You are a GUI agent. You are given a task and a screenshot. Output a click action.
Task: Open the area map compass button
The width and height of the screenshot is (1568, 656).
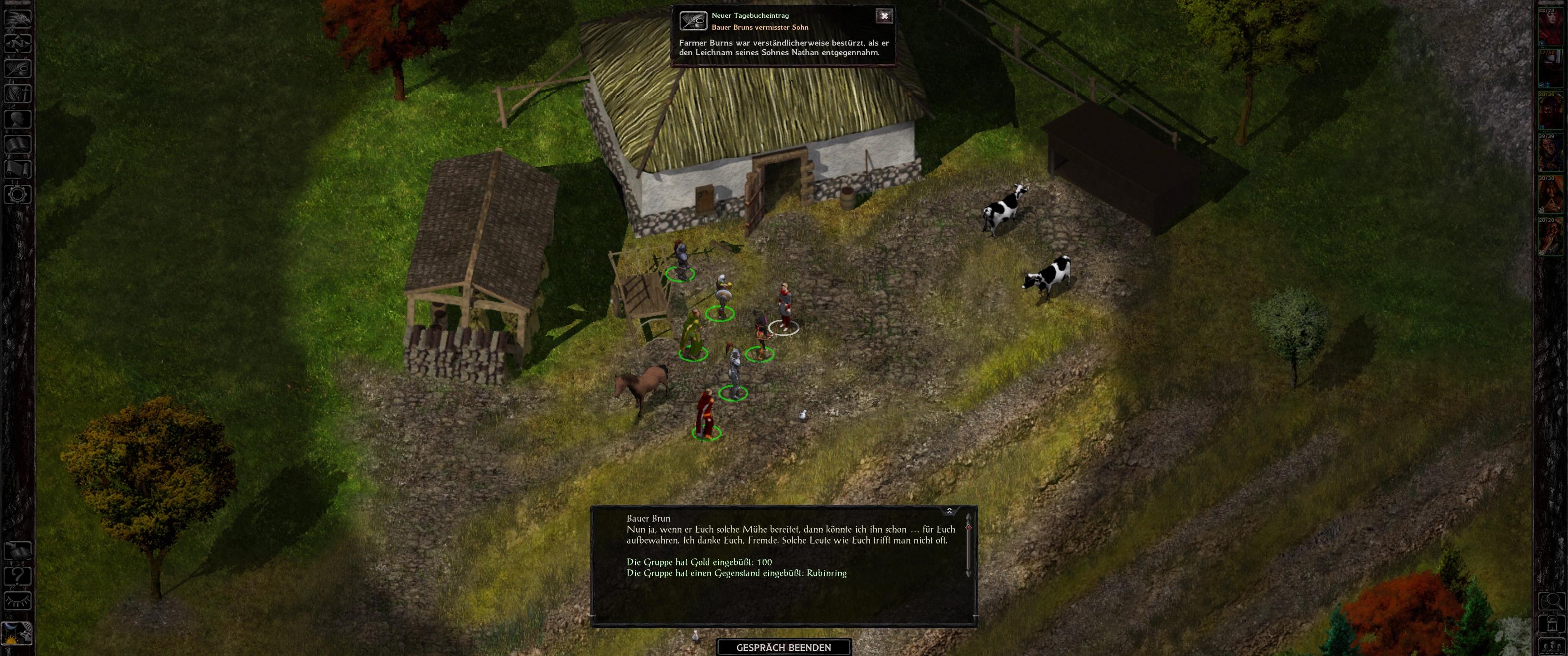coord(18,43)
